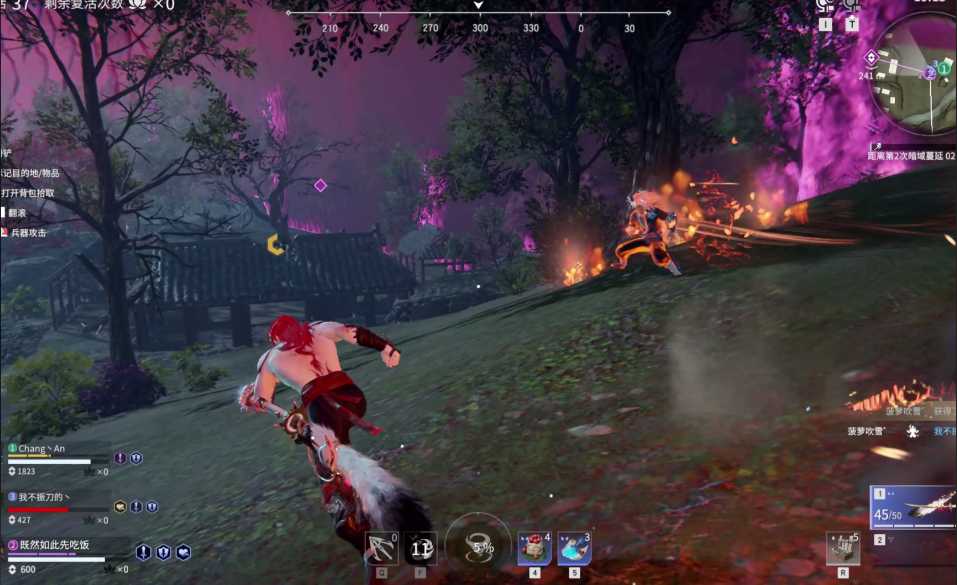Select teammate 既然如此先吃饭 in the squad list
957x585 pixels.
tap(55, 545)
